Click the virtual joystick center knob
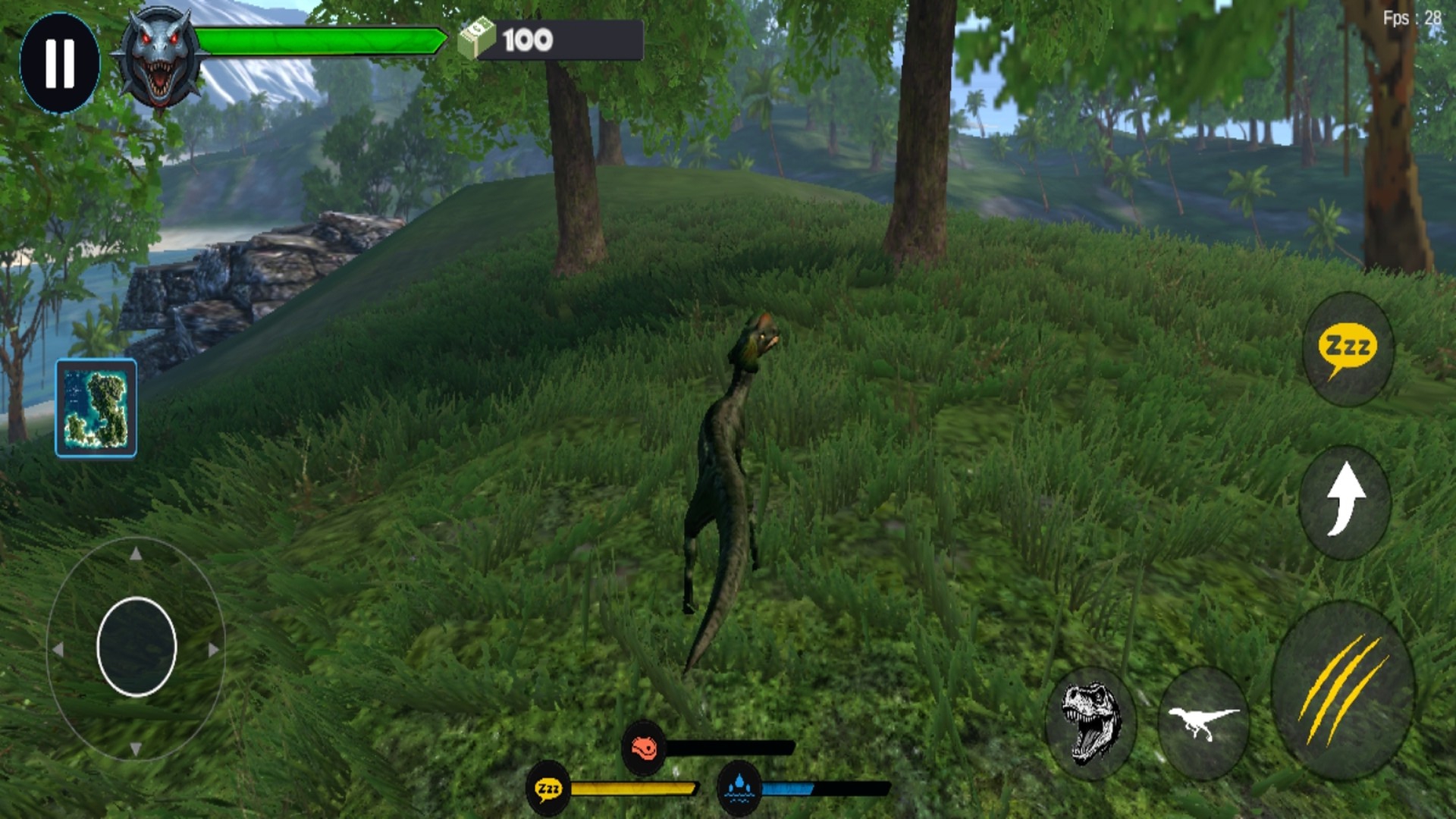The image size is (1456, 819). pos(136,647)
